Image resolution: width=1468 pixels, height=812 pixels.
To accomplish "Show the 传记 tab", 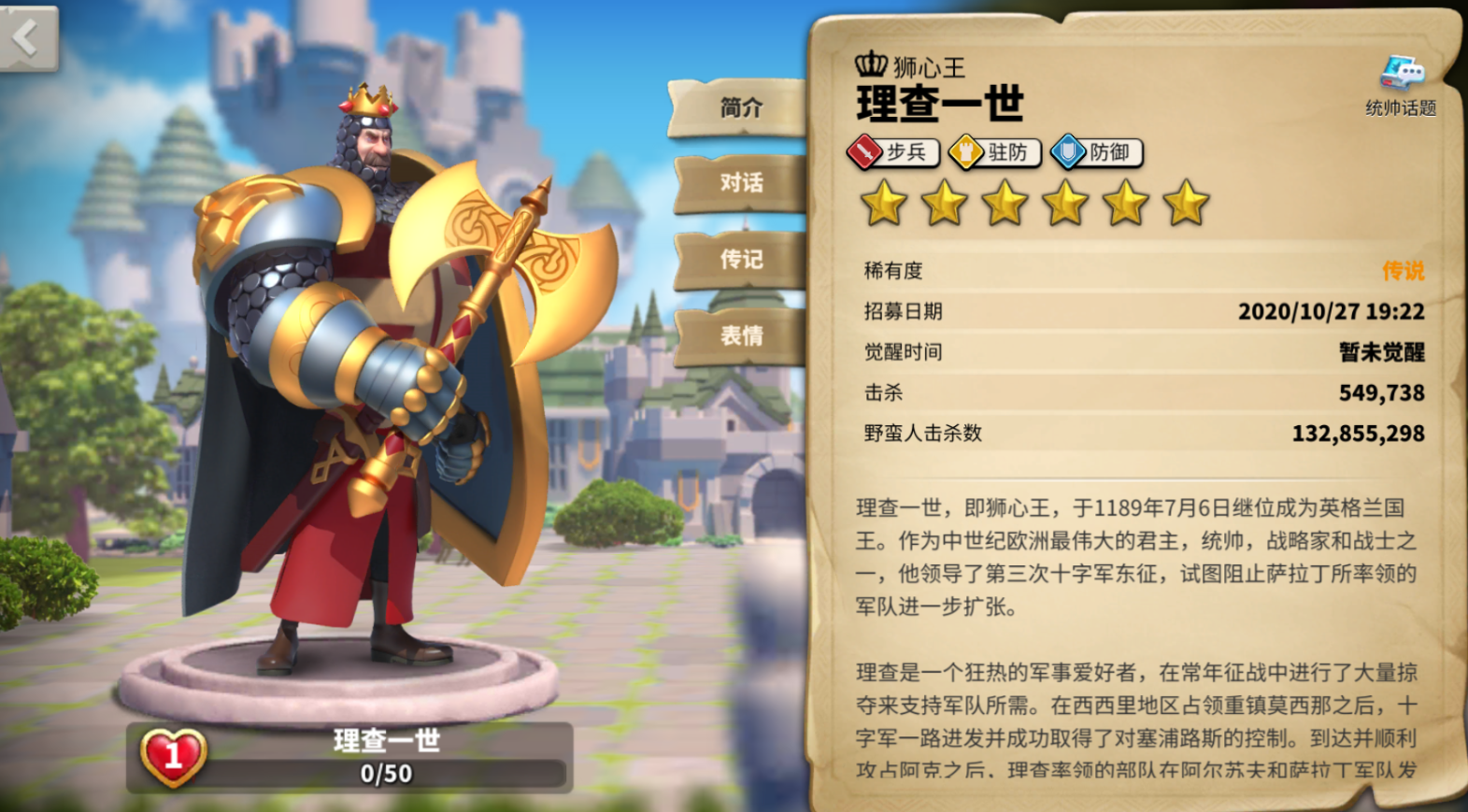I will (741, 259).
